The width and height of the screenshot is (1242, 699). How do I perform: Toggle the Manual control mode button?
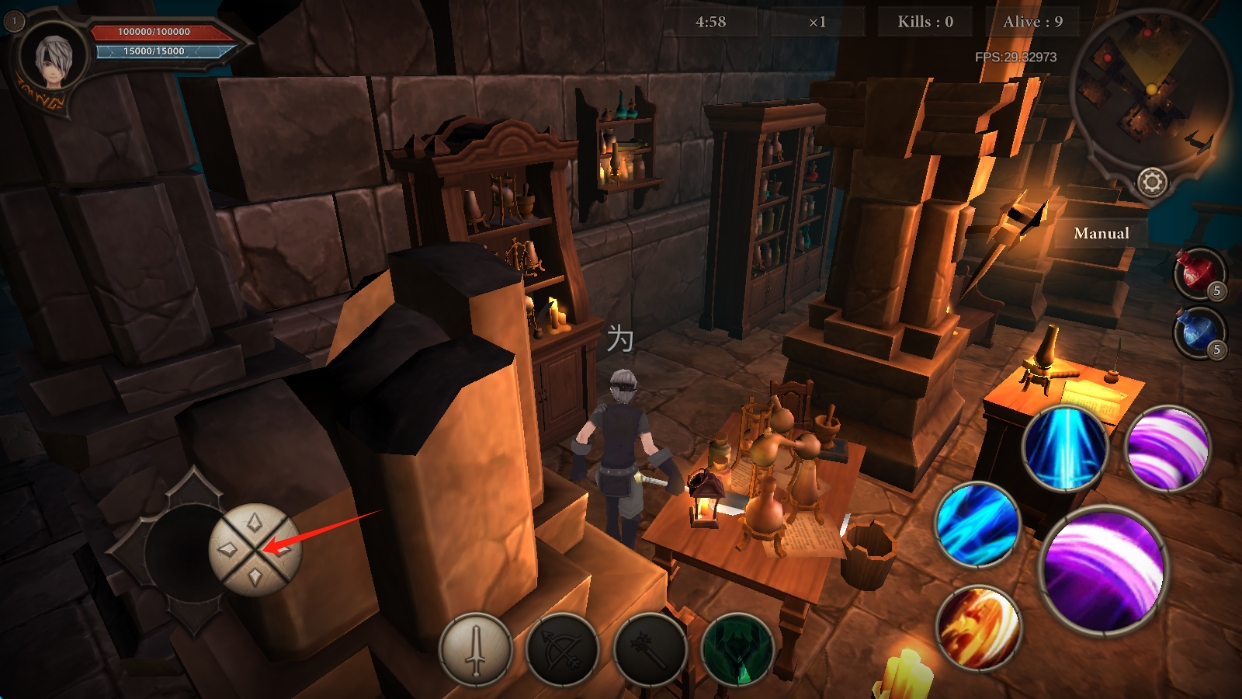(x=1101, y=233)
